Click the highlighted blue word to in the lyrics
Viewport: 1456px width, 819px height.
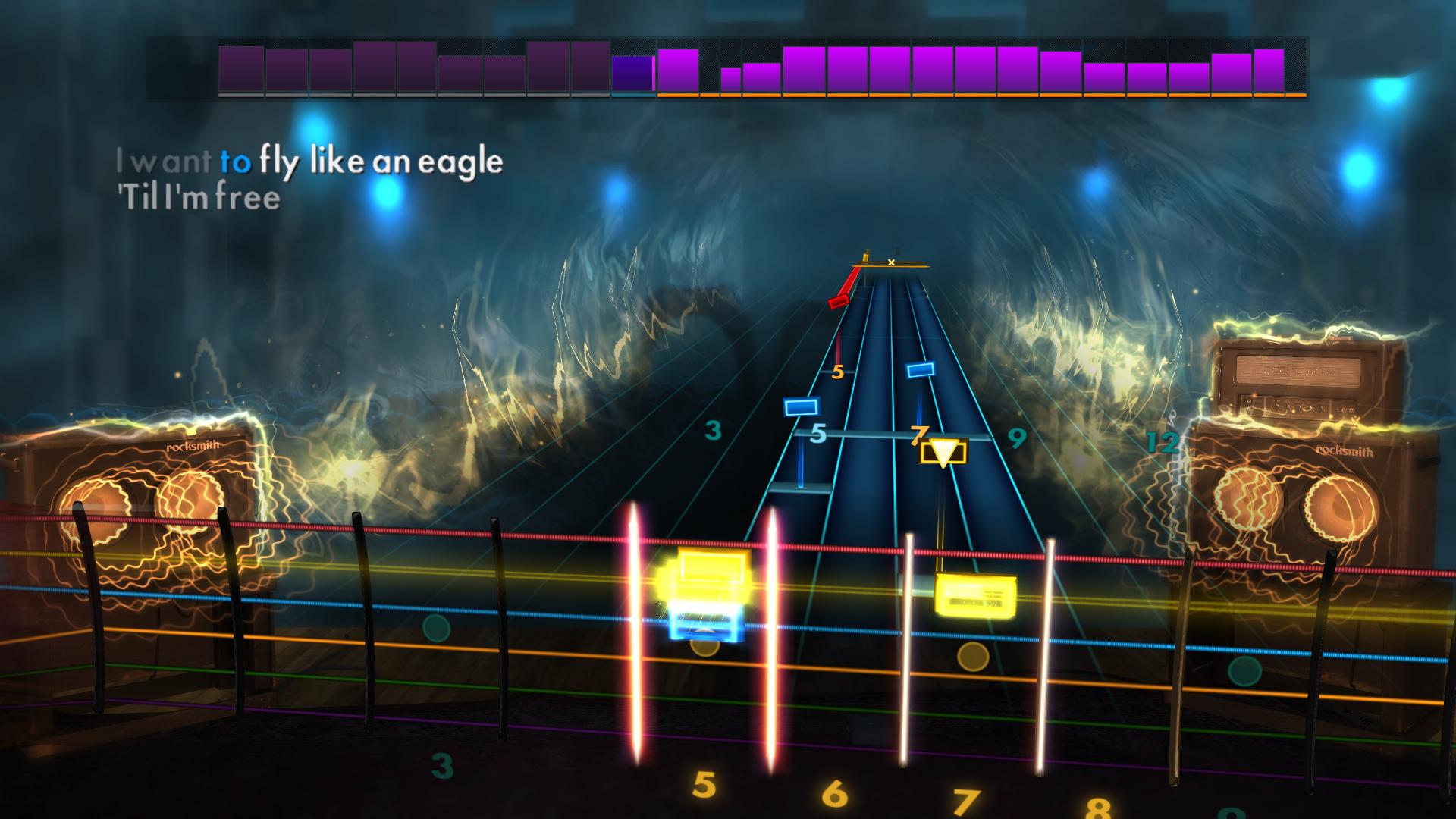[x=237, y=161]
